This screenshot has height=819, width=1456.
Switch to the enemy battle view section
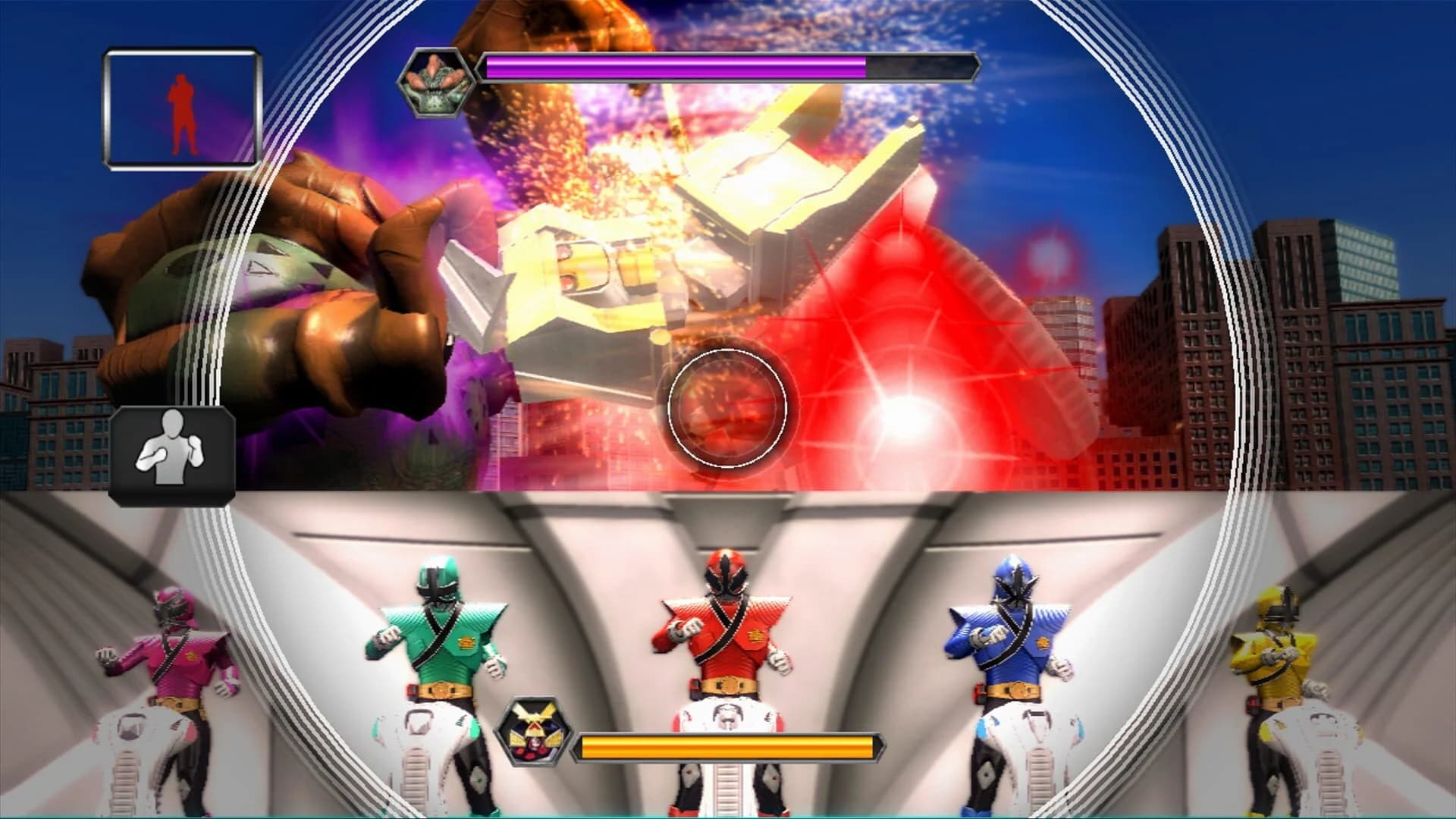728,250
